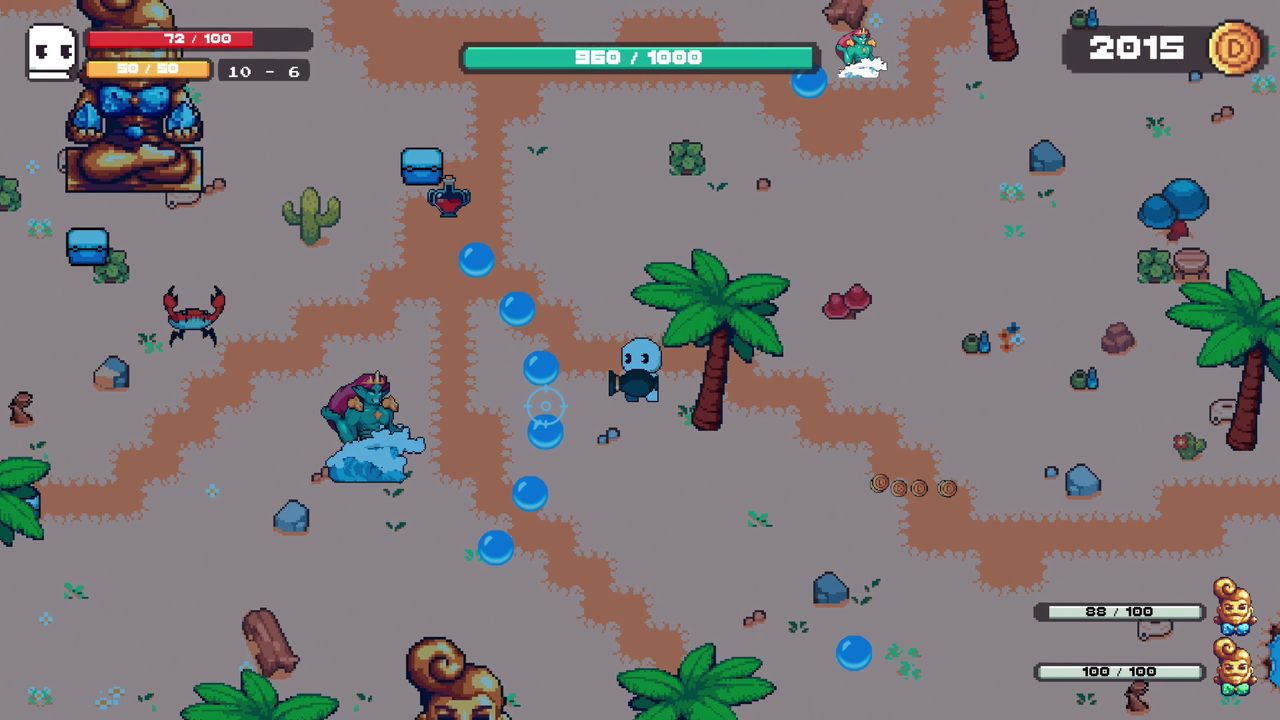1280x720 pixels.
Task: Click the companion bar showing 88/100
Action: (x=1120, y=611)
